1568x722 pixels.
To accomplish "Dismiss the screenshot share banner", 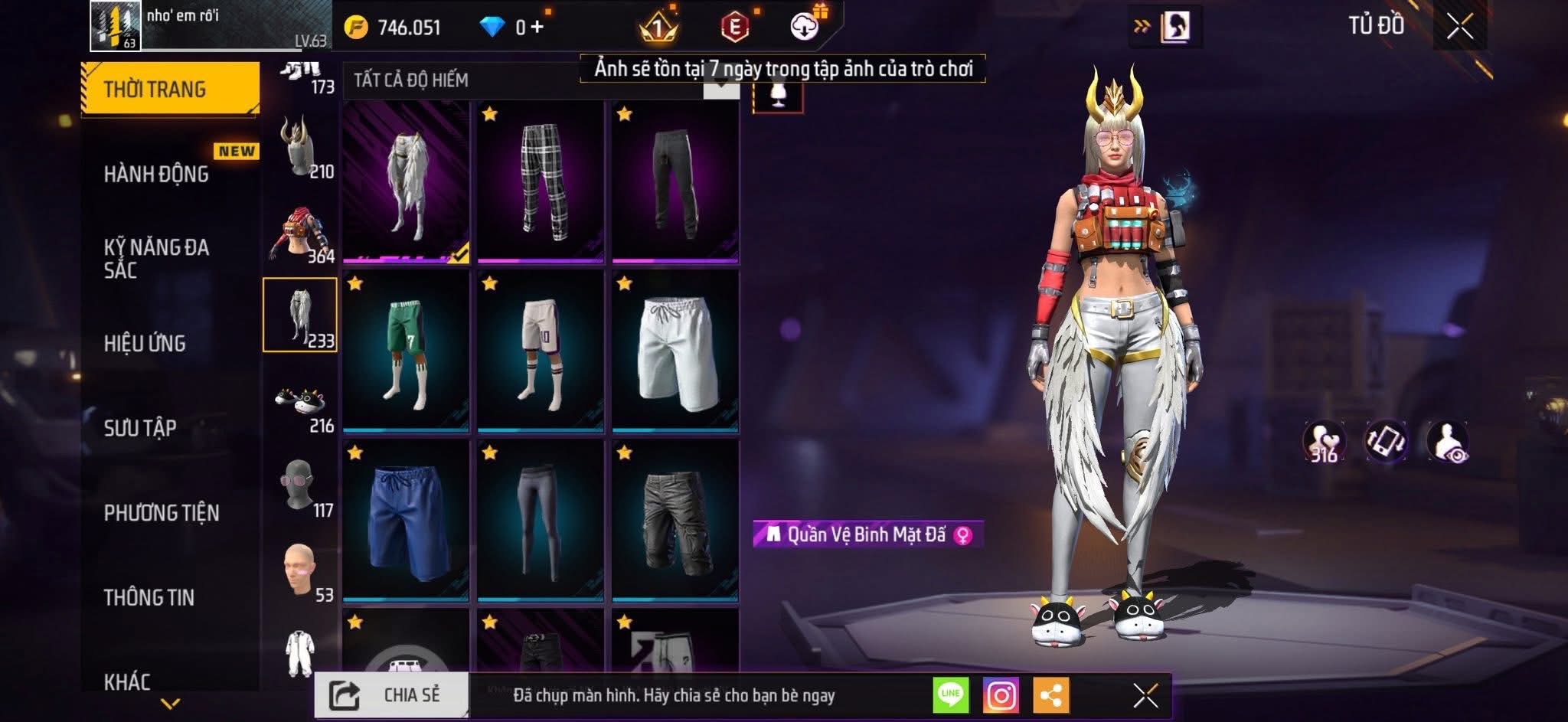I will [x=1145, y=695].
